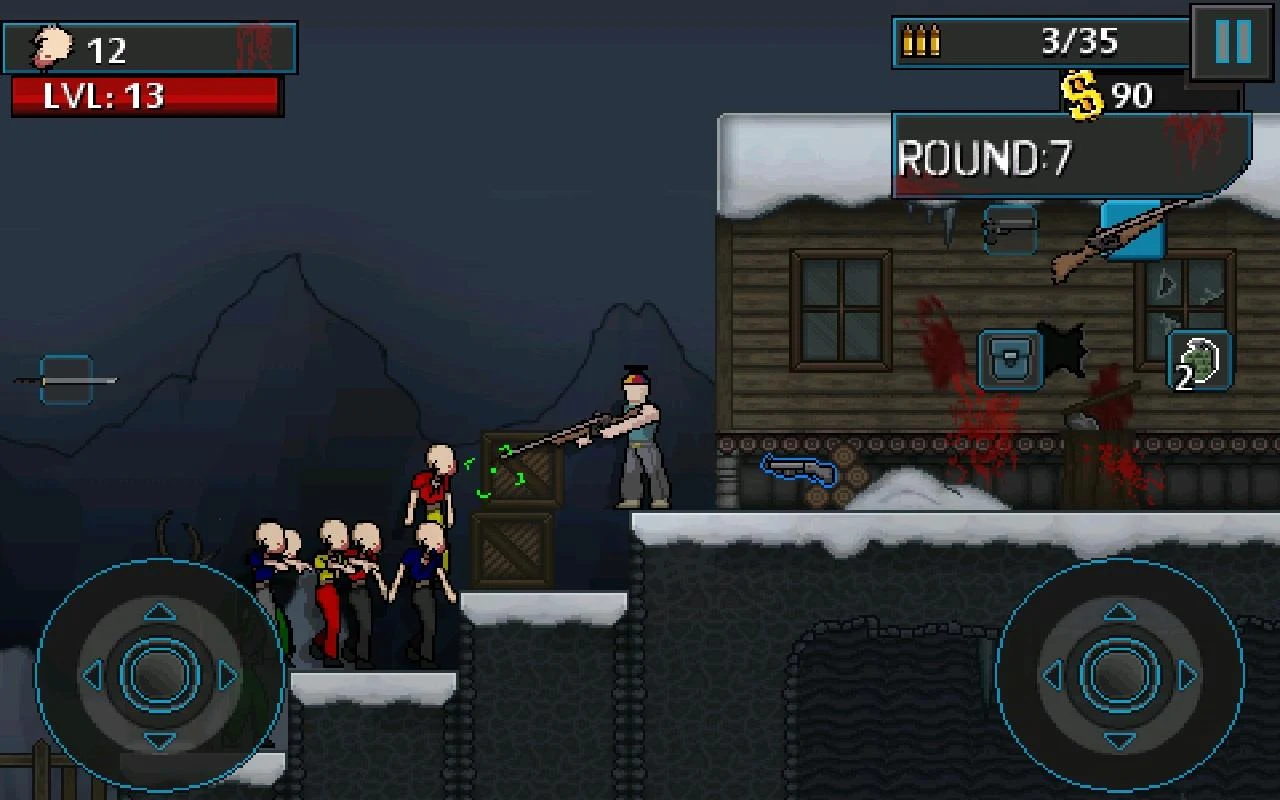
Task: Select the highlighted rifle weapon slot
Action: pyautogui.click(x=1133, y=229)
